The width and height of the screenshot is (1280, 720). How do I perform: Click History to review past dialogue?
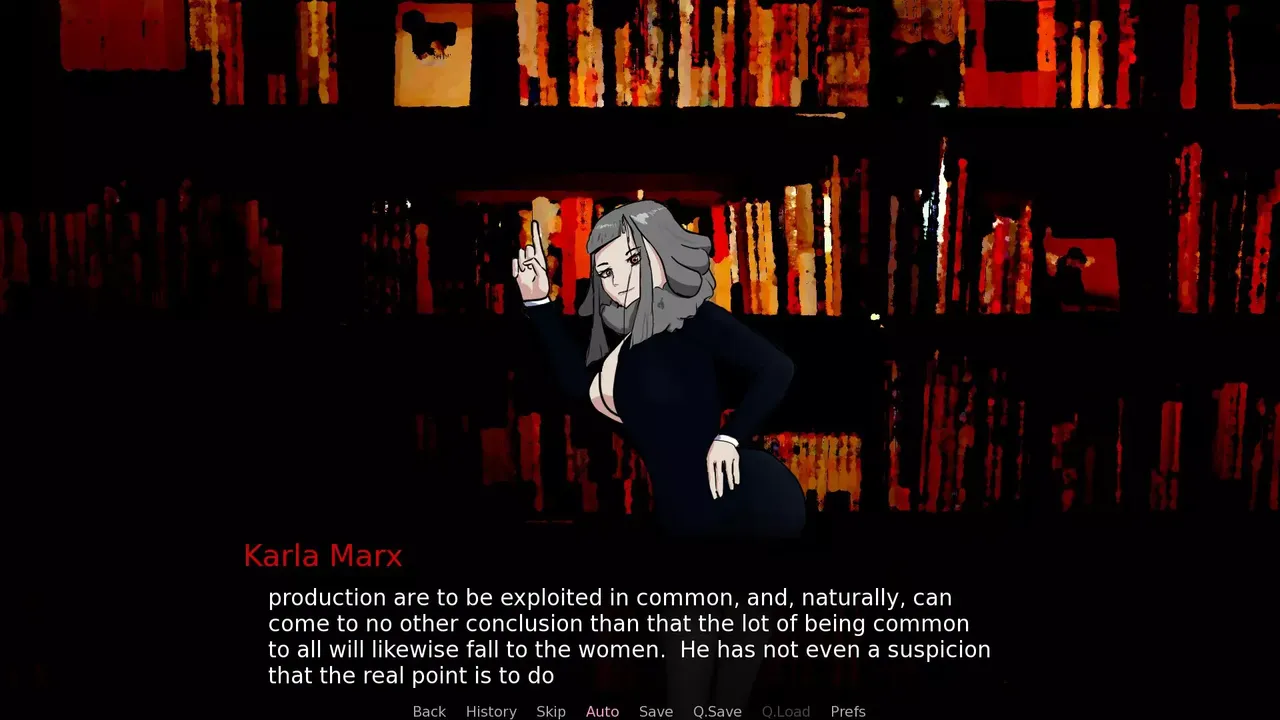491,711
